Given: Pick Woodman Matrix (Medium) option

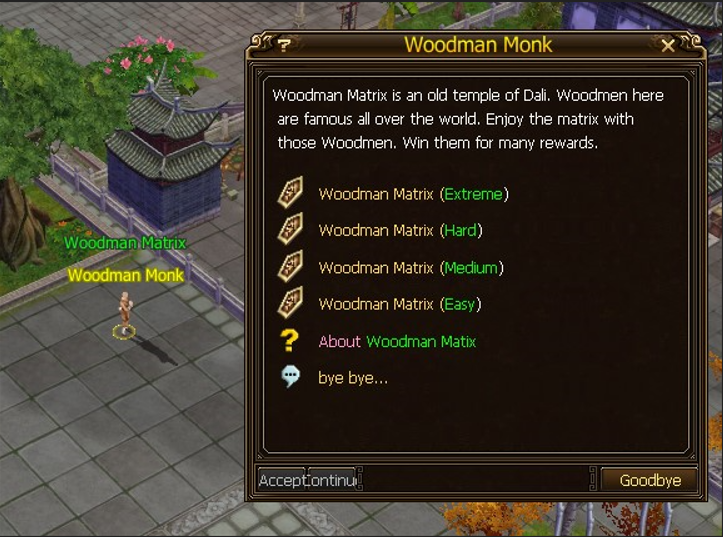Looking at the screenshot, I should 410,267.
